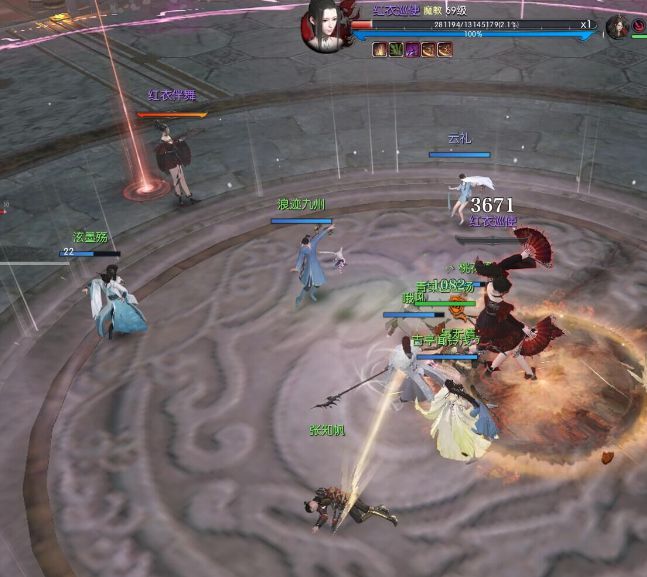Click the small character portrait beside the boss bar
The height and width of the screenshot is (577, 647).
(x=616, y=26)
